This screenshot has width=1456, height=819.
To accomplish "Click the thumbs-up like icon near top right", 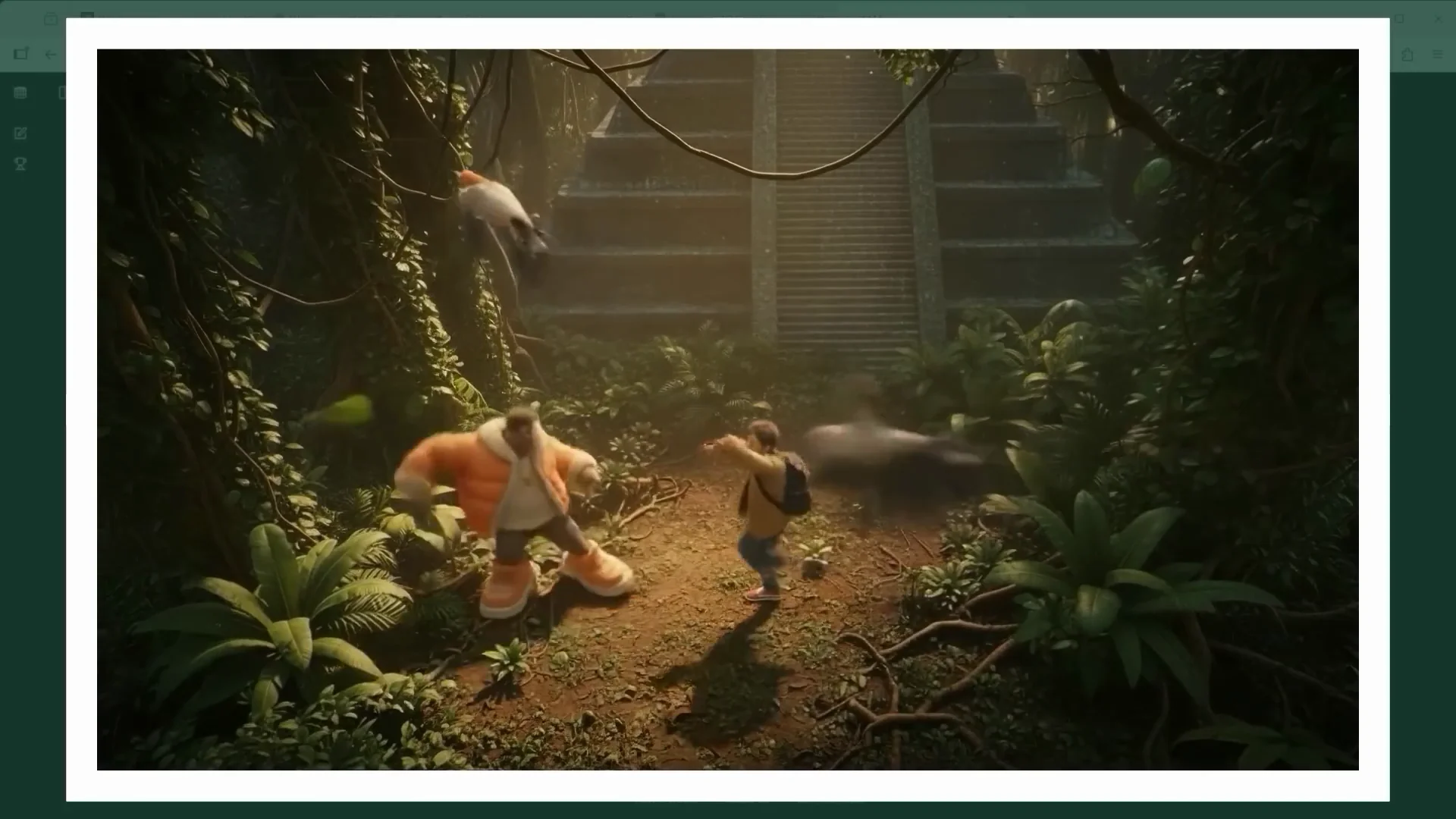I will [x=1408, y=55].
